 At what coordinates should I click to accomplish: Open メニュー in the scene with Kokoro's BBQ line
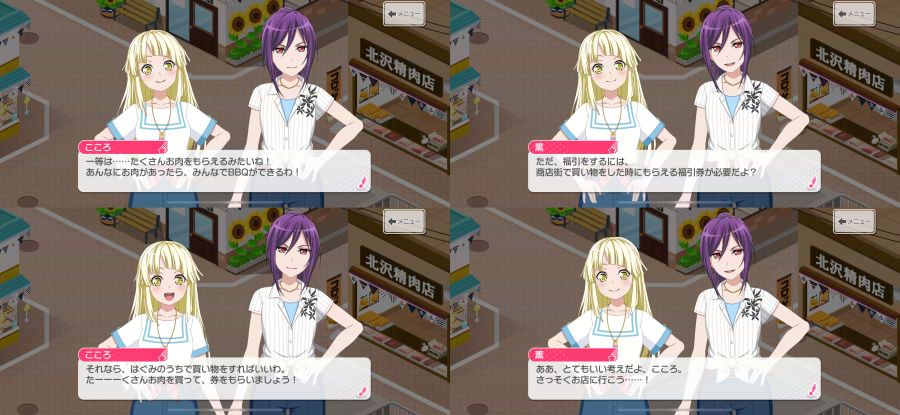pyautogui.click(x=405, y=13)
